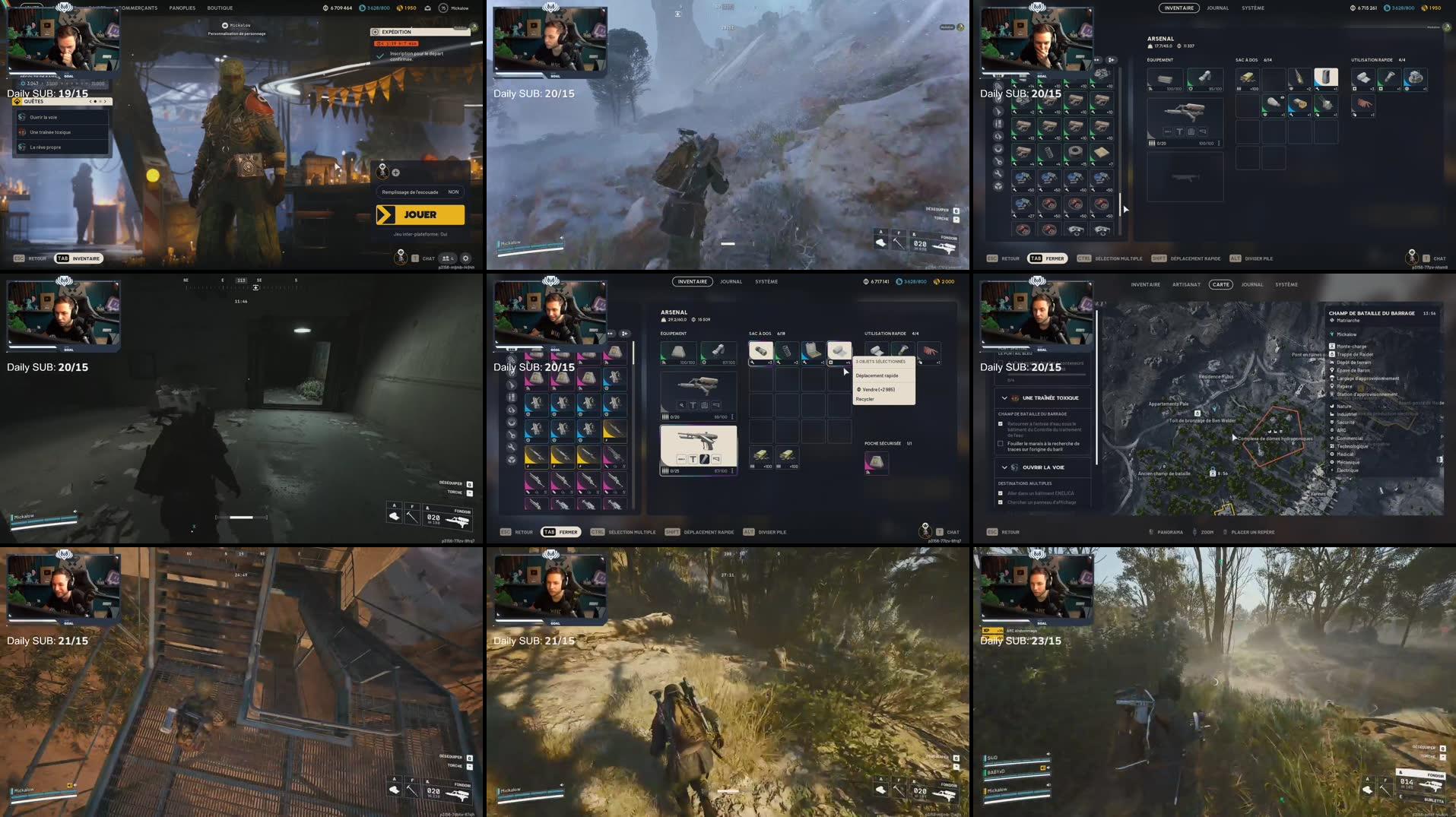Open the settings gear on the expedition screen
1456x817 pixels.
(466, 258)
